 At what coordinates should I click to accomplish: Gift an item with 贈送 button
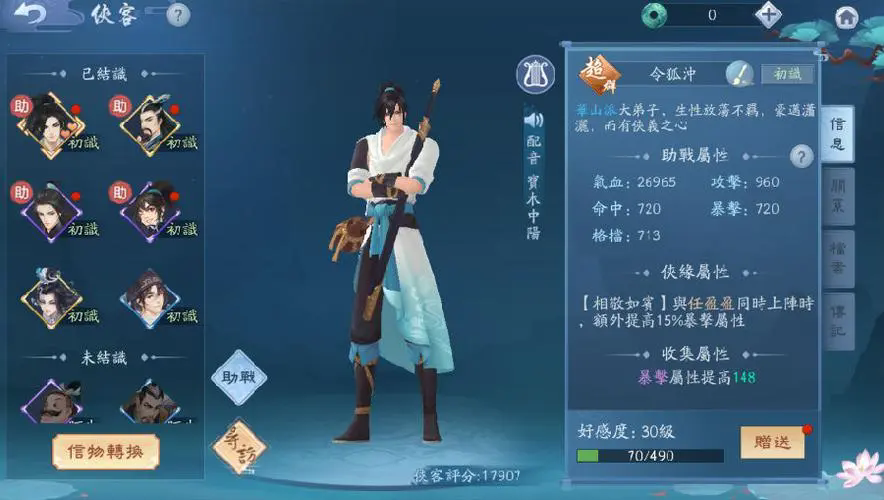(772, 442)
